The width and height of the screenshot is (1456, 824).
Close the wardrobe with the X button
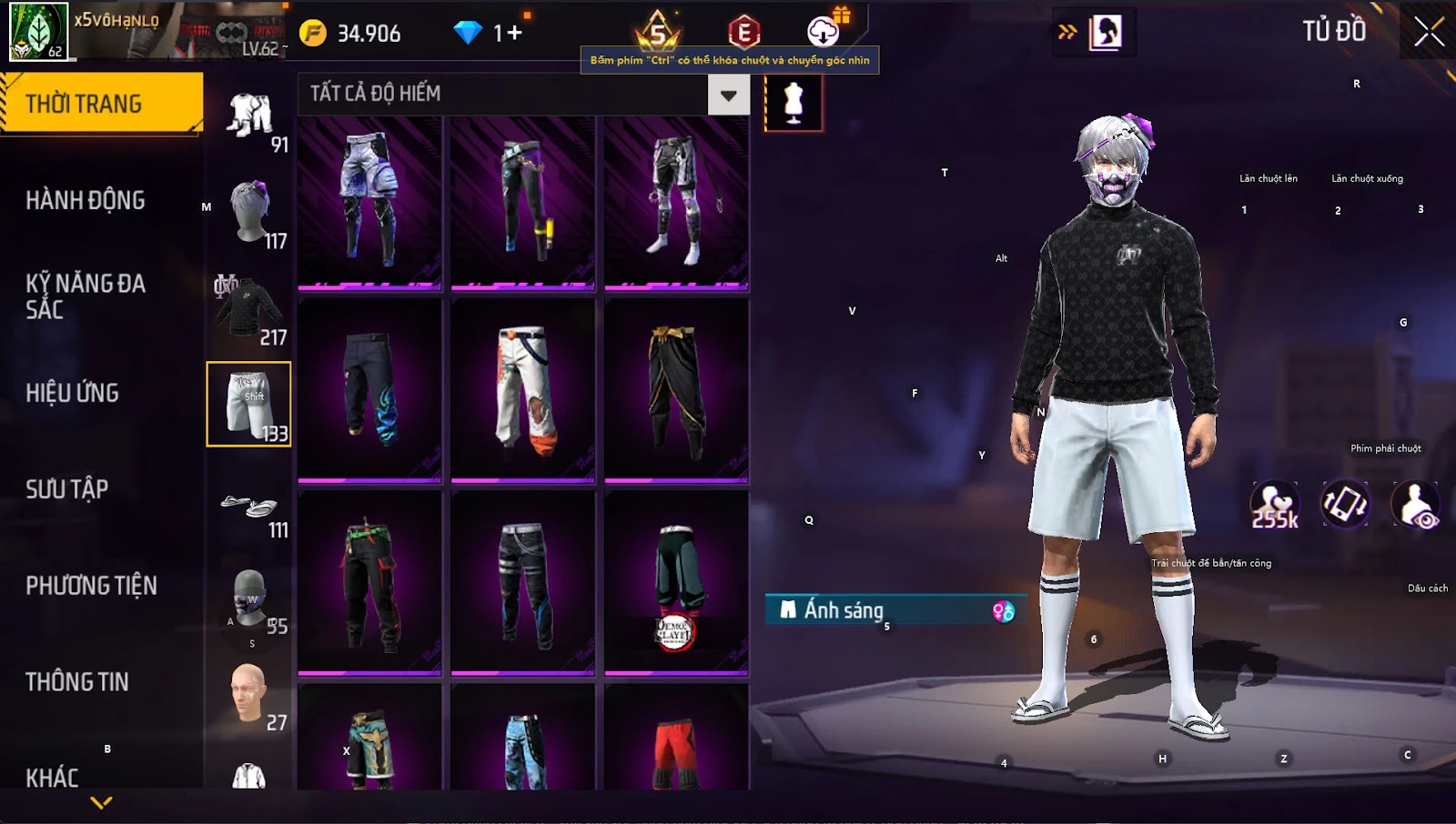pyautogui.click(x=1429, y=32)
